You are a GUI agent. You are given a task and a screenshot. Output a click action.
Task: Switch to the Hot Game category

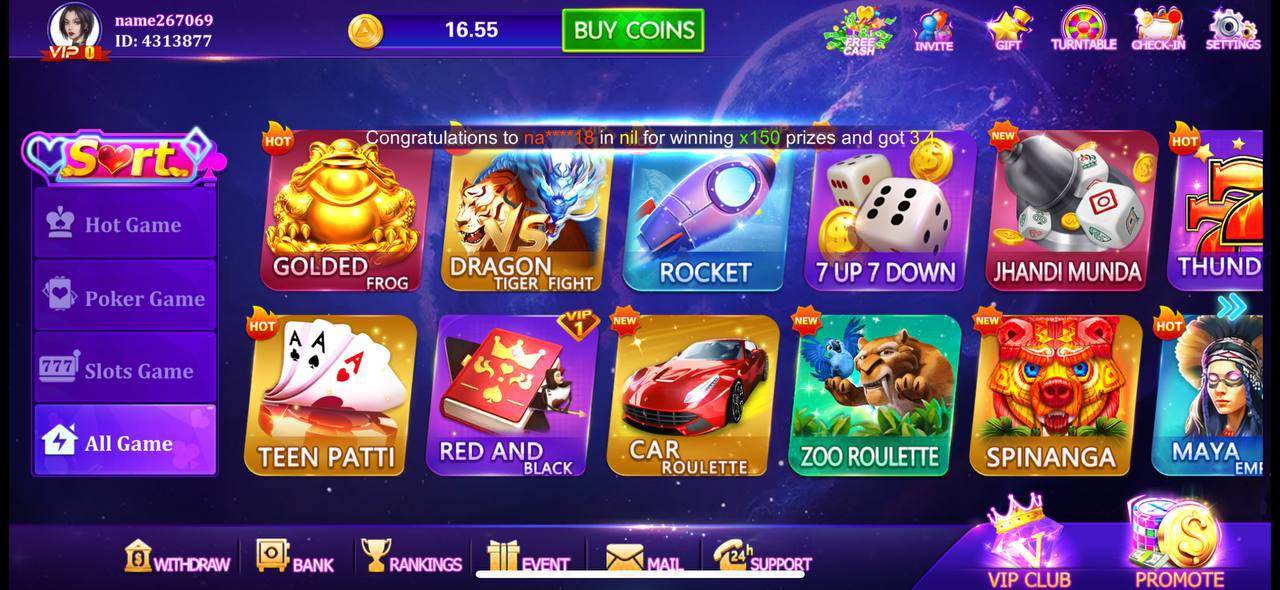tap(125, 224)
